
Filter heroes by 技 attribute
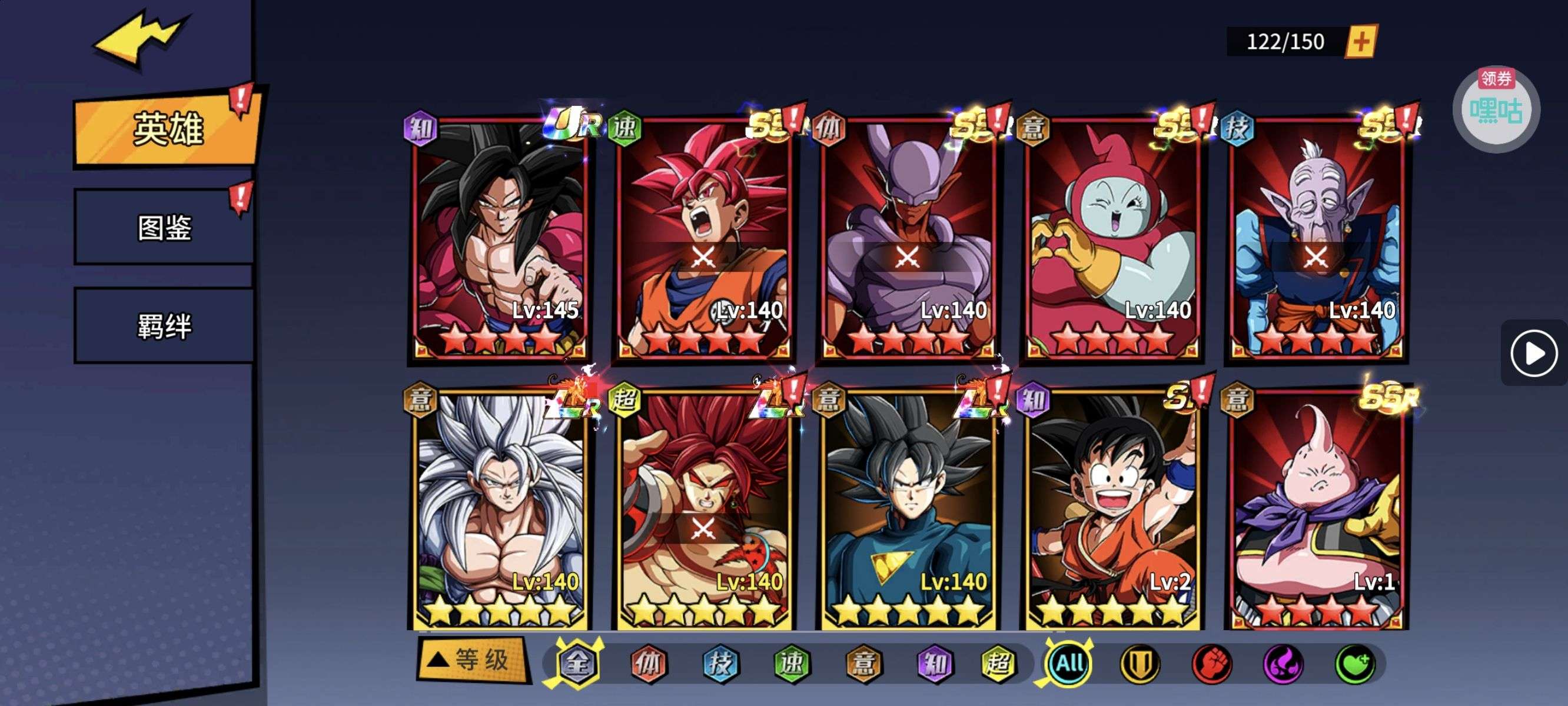tap(720, 664)
